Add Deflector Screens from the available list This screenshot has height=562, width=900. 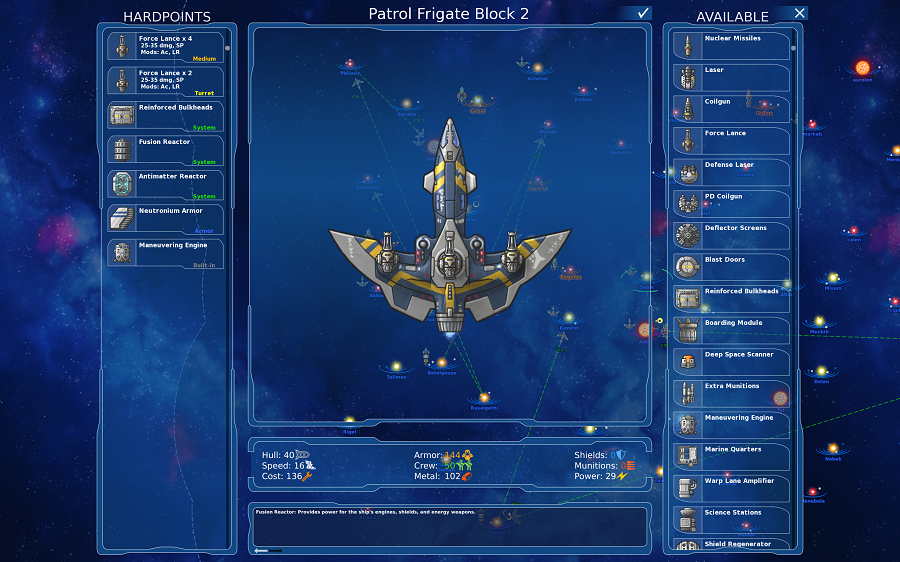pos(731,236)
